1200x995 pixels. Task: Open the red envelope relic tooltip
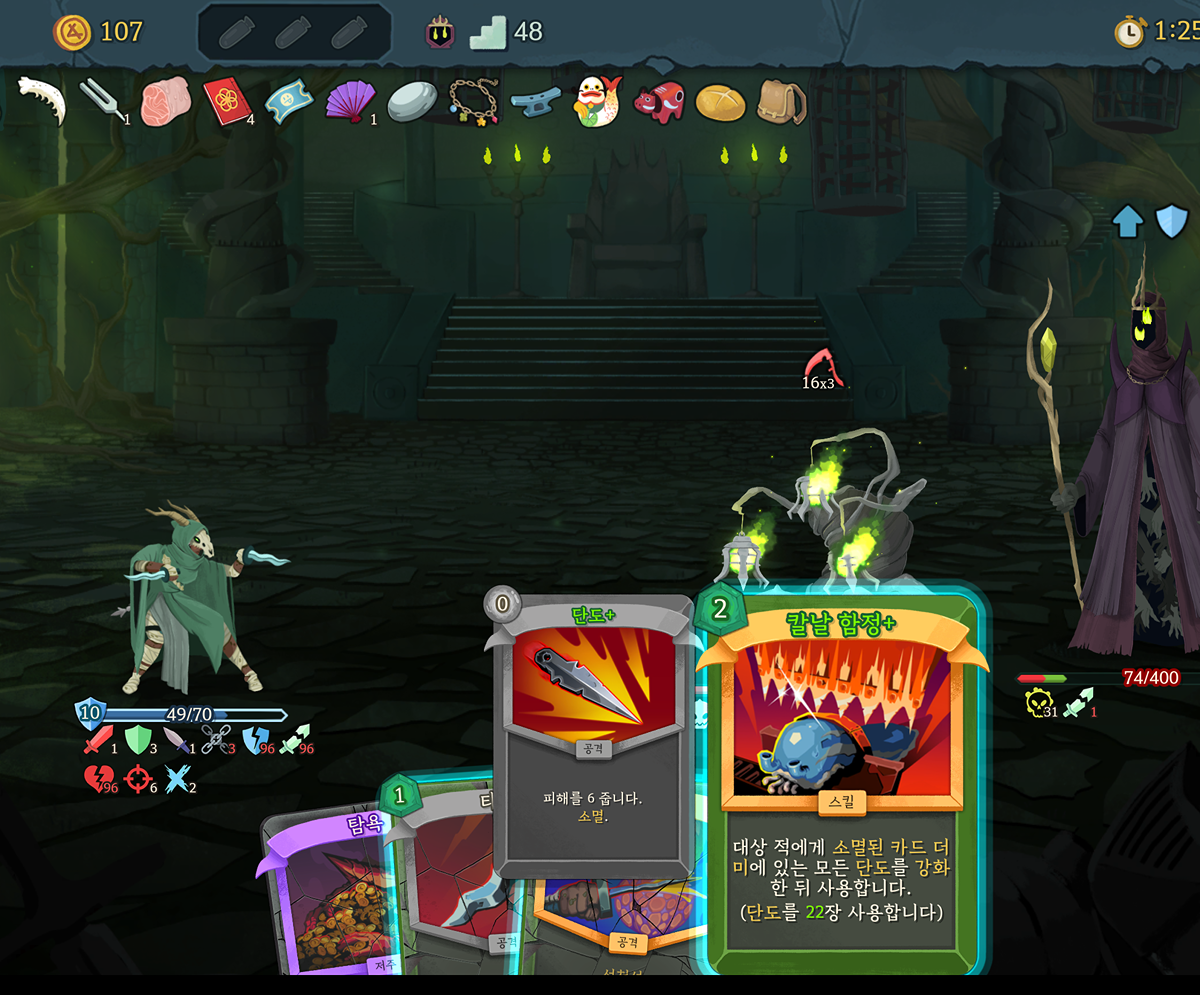[226, 101]
